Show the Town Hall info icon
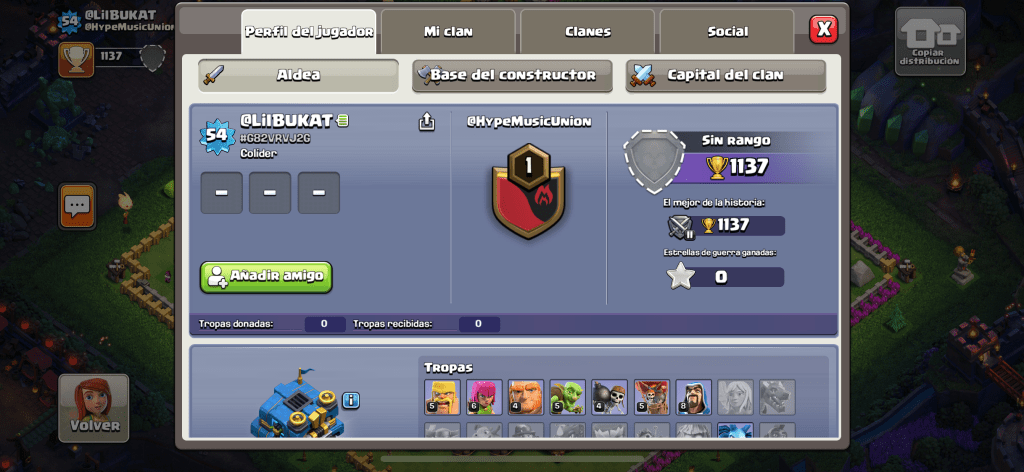The width and height of the screenshot is (1024, 472). pos(351,401)
